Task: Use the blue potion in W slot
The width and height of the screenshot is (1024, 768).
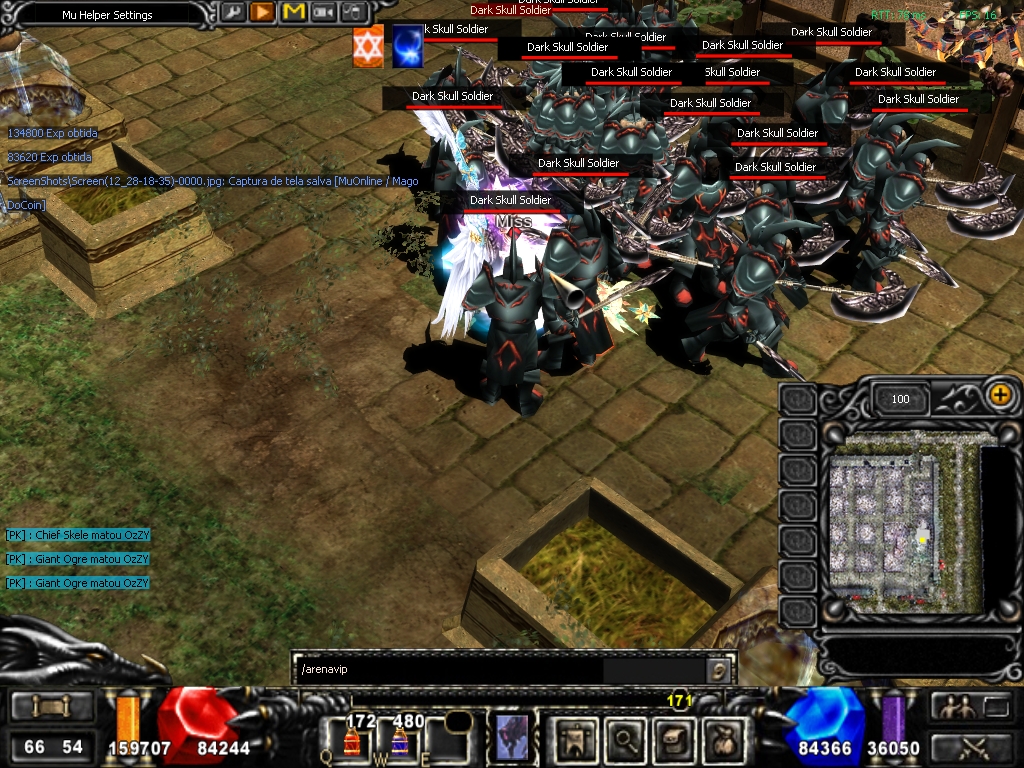Action: [399, 741]
